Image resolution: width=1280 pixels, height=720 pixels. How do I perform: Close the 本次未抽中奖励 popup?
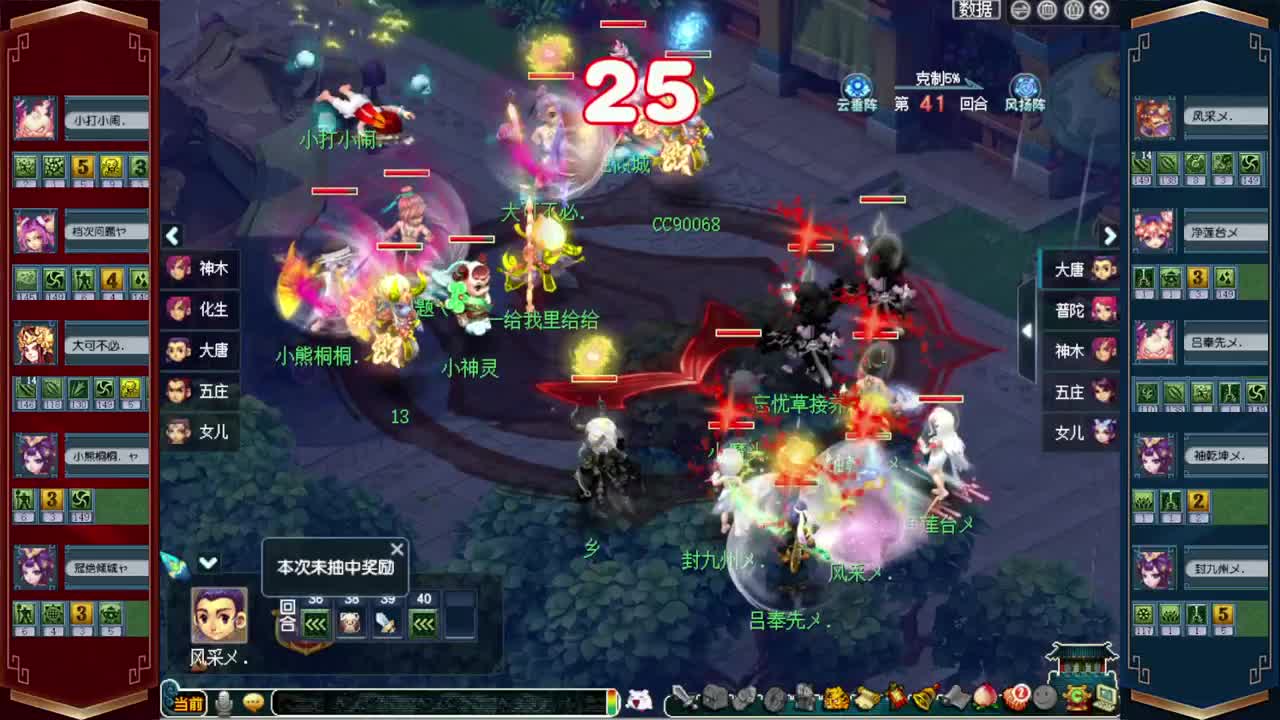tap(397, 549)
